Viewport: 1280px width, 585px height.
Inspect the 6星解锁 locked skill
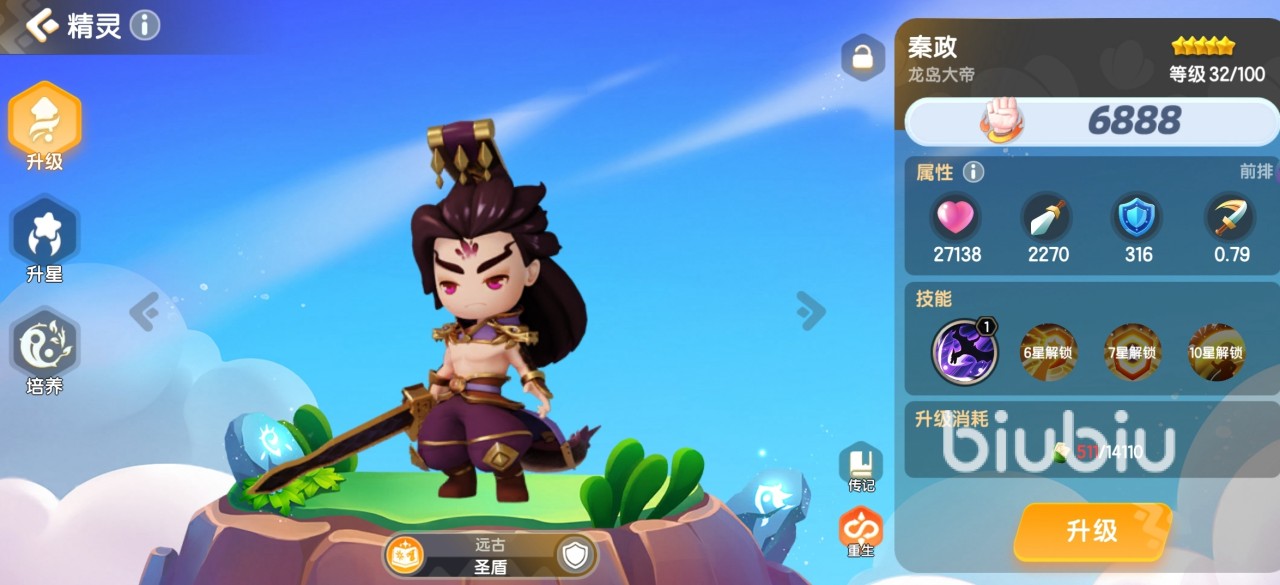pos(1047,352)
